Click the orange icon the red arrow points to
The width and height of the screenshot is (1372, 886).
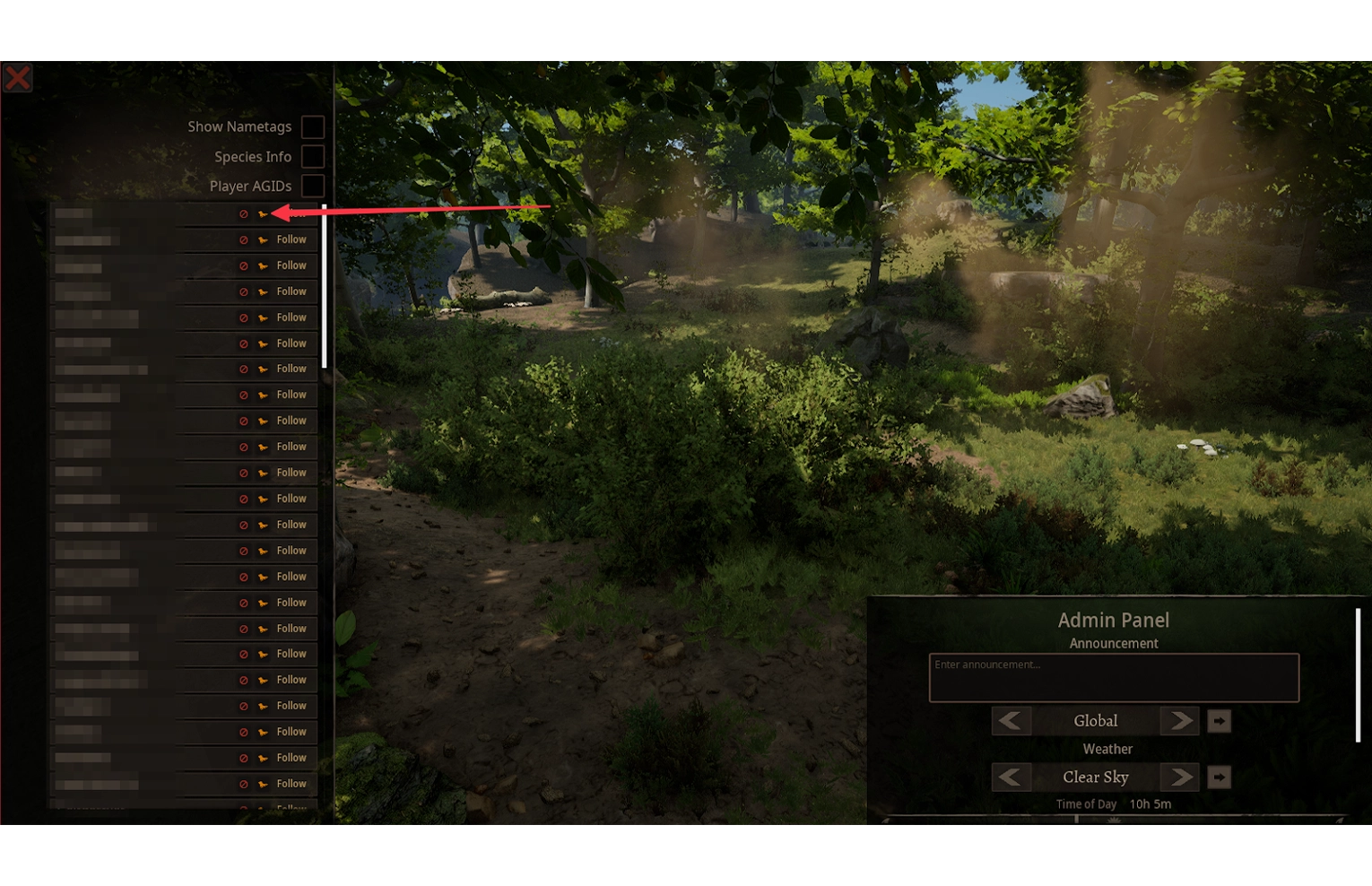pyautogui.click(x=263, y=214)
